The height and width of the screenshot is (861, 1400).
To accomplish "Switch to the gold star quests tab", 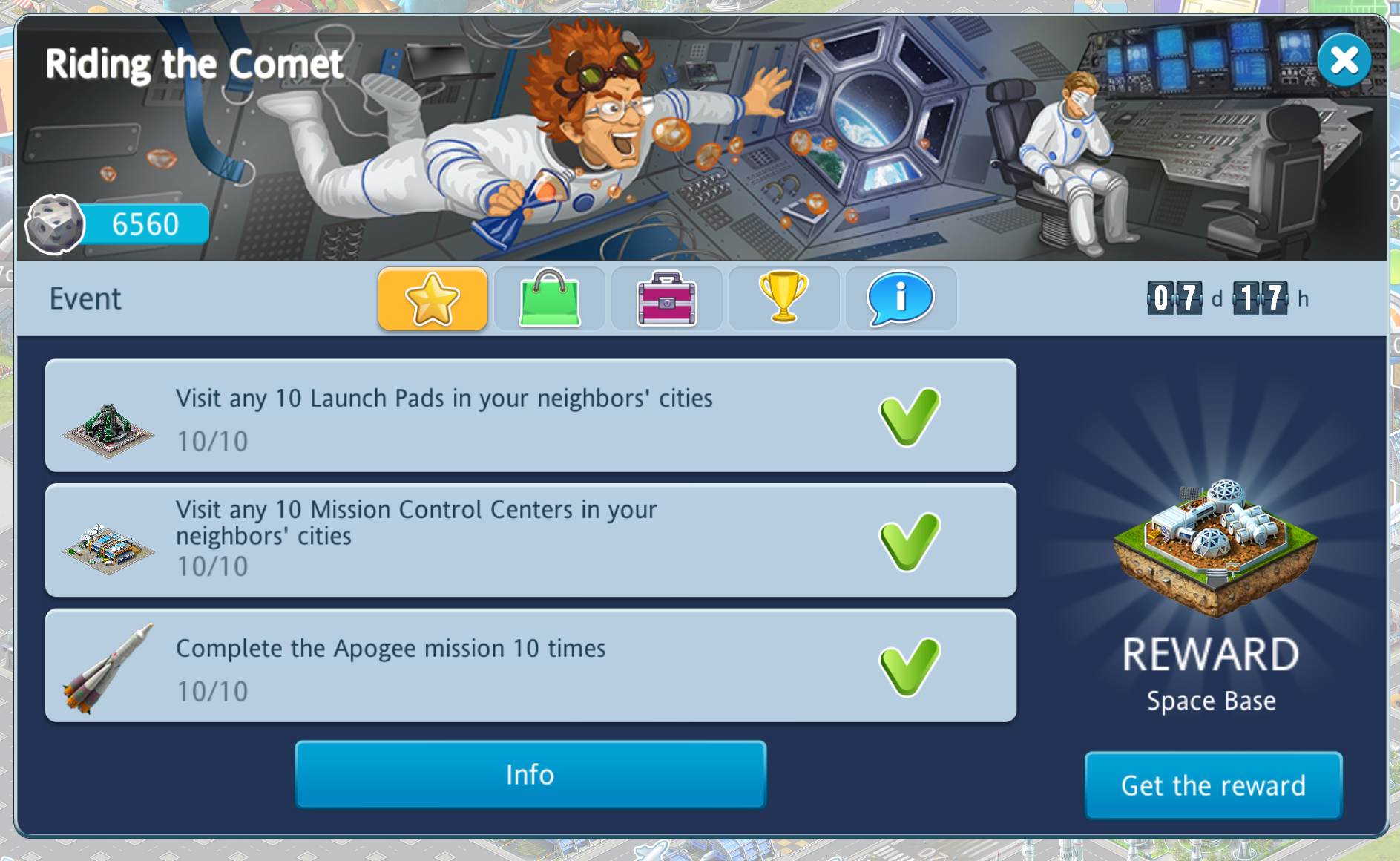I will tap(433, 298).
